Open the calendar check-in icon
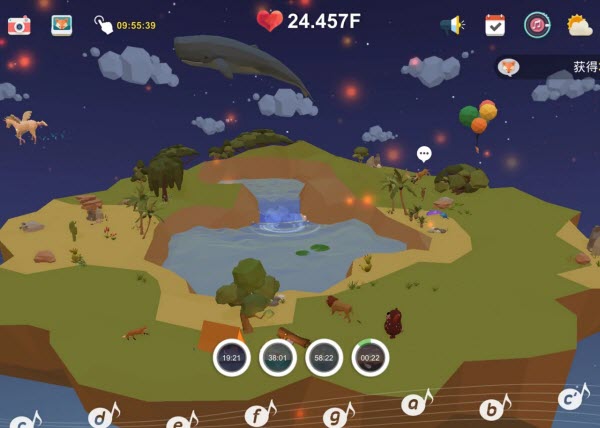 (495, 25)
